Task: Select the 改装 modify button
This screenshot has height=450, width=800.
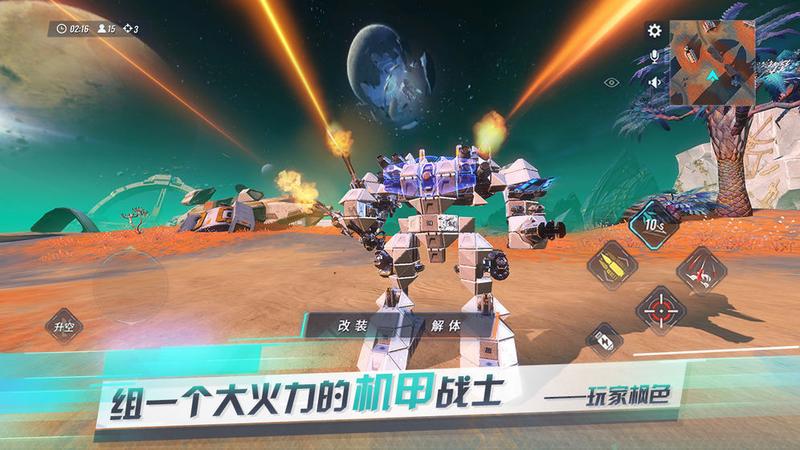Action: coord(353,325)
